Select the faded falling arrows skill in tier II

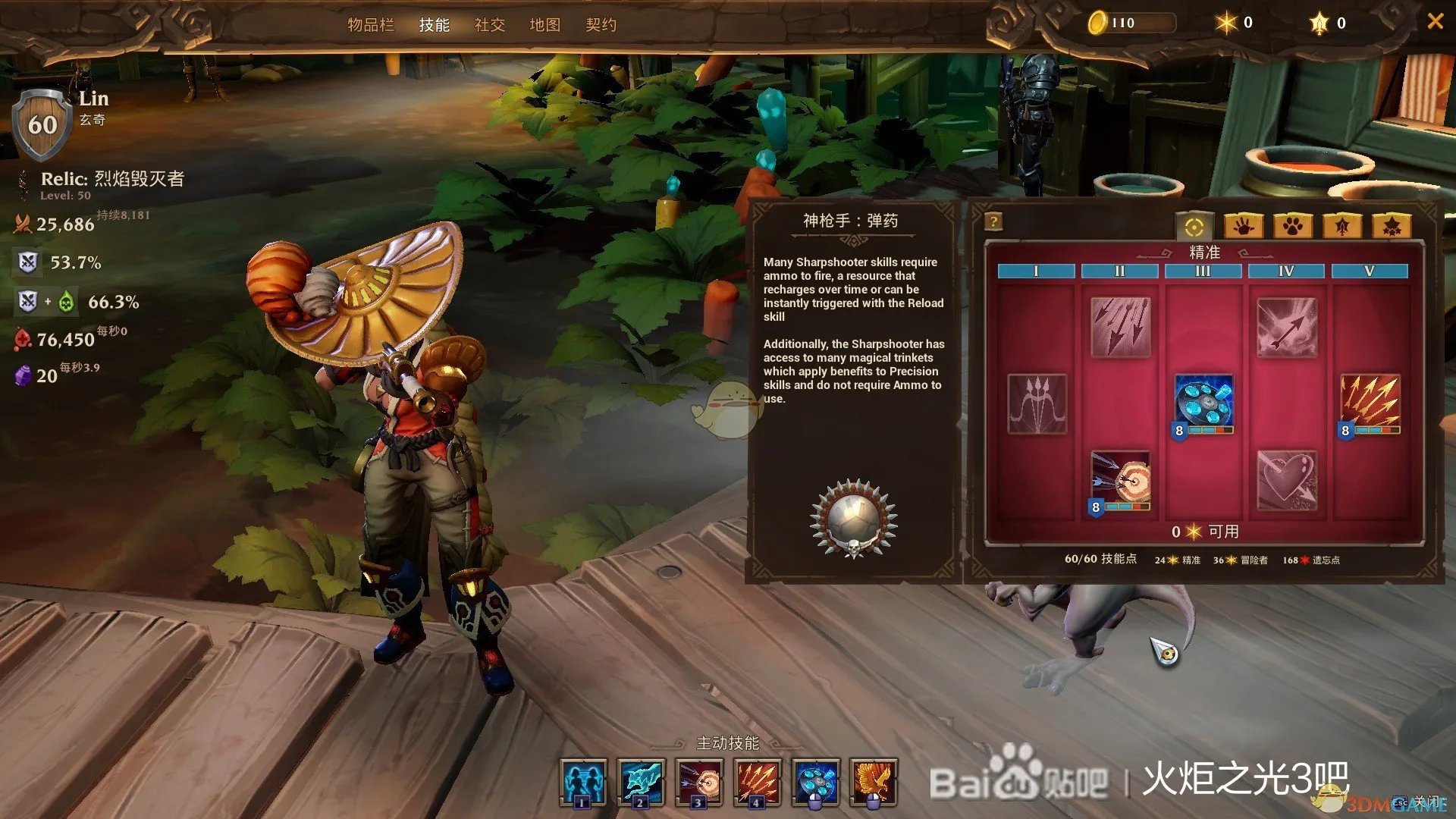tap(1120, 326)
